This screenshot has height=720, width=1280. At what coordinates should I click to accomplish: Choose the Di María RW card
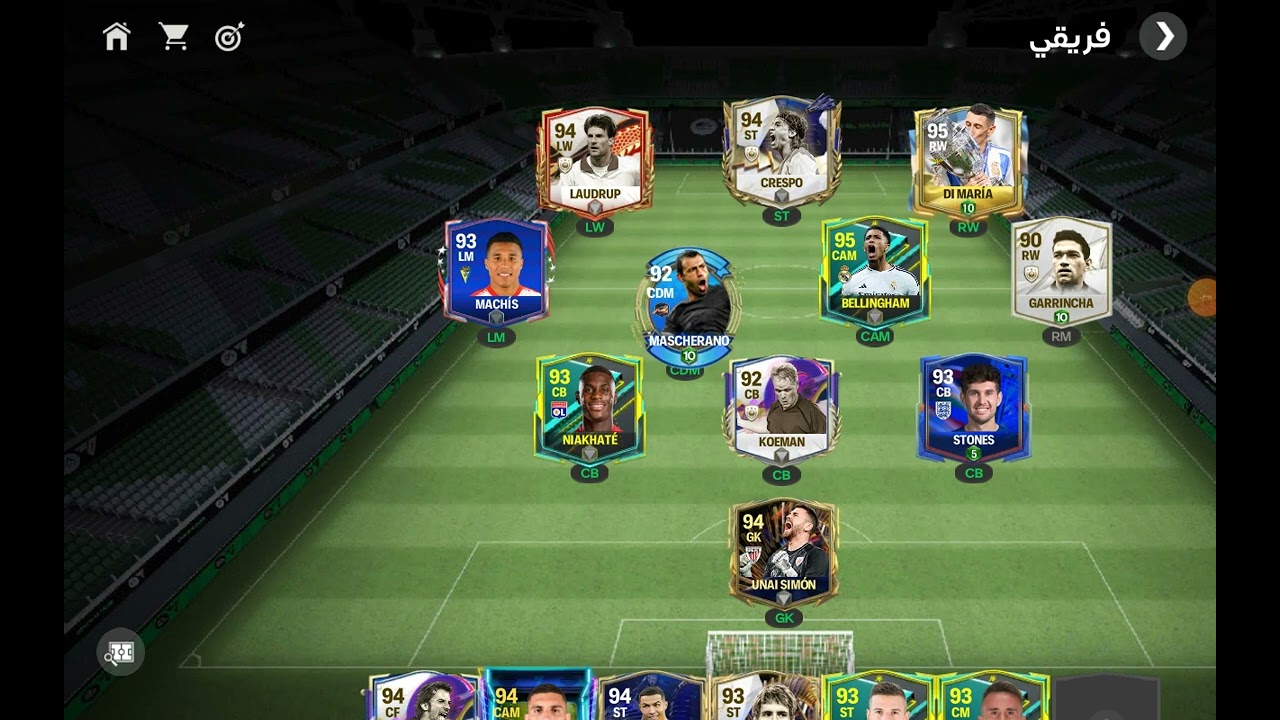pyautogui.click(x=968, y=162)
